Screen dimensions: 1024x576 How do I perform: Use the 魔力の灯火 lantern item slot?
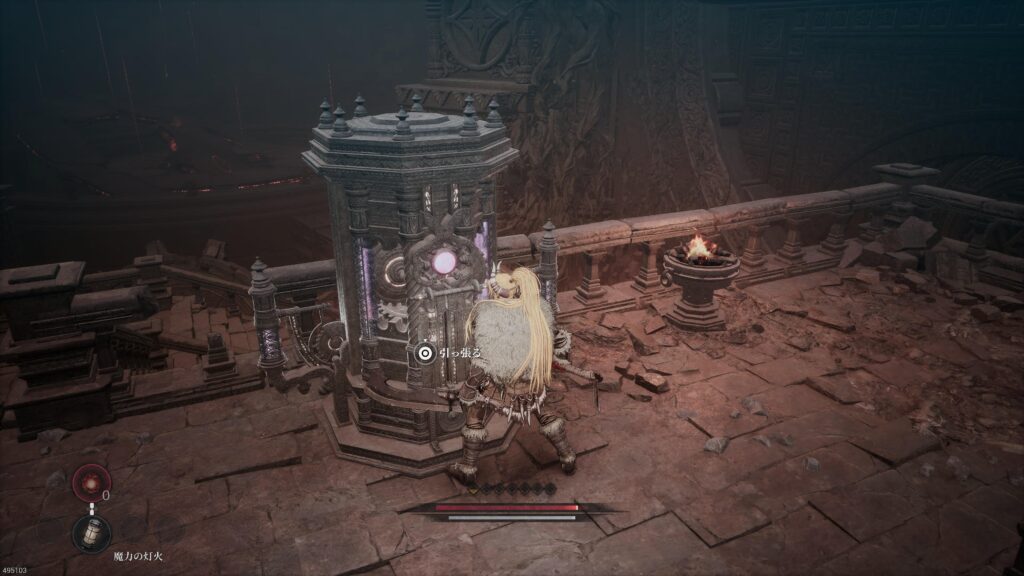coord(91,534)
